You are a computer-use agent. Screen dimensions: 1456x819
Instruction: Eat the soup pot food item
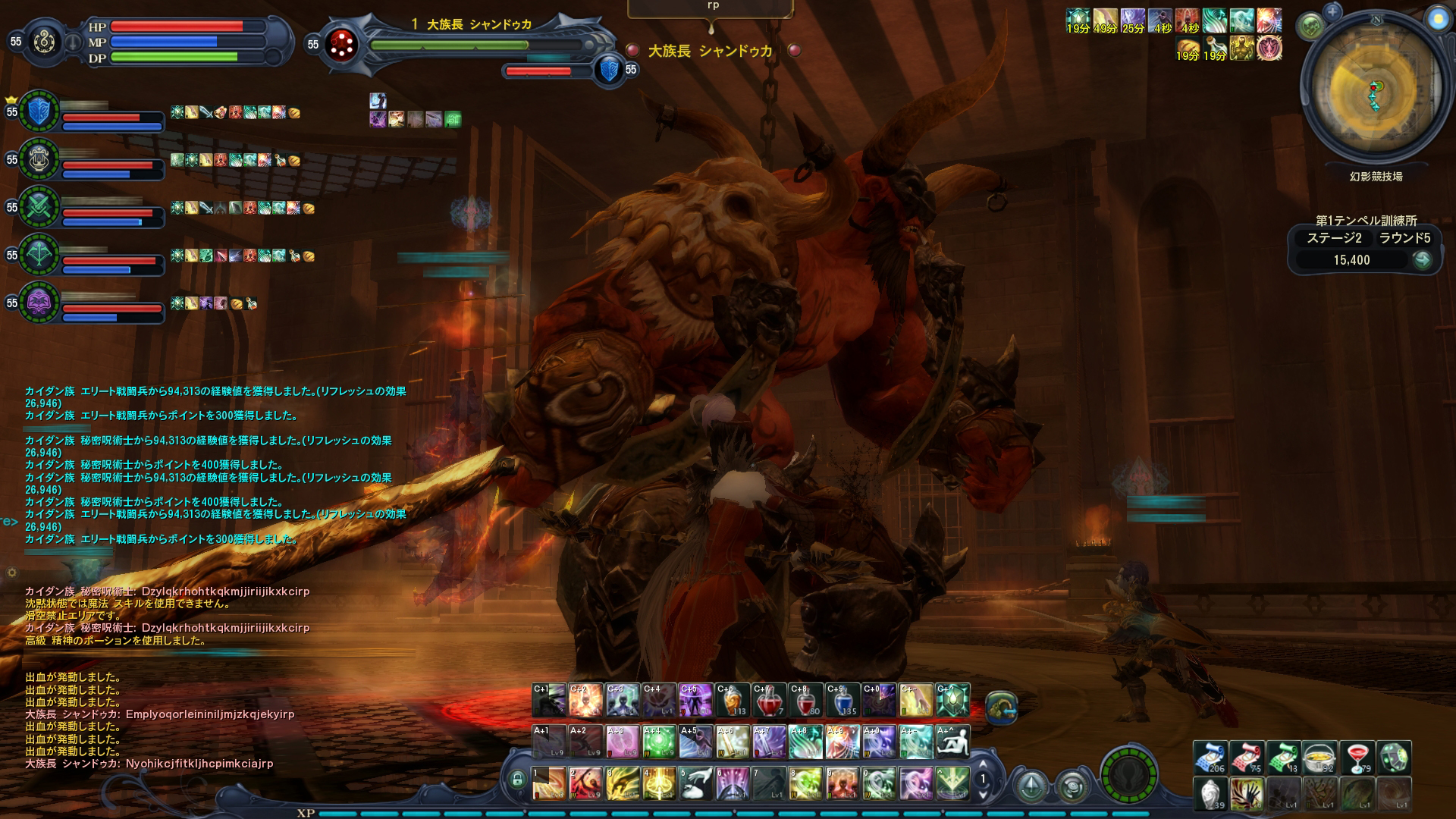[1319, 758]
